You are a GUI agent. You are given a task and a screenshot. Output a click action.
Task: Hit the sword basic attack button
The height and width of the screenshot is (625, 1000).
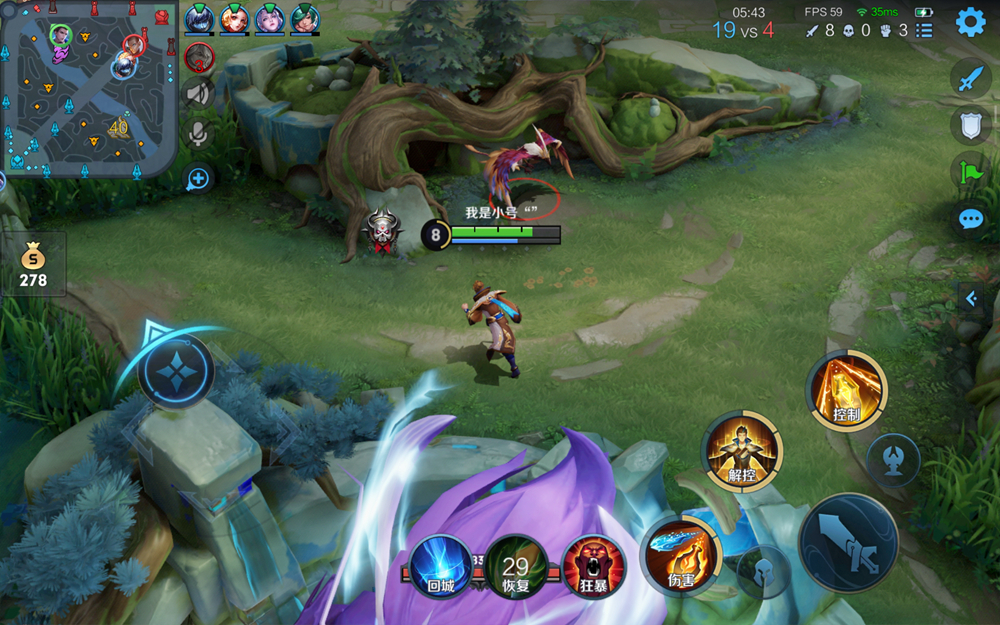[848, 543]
